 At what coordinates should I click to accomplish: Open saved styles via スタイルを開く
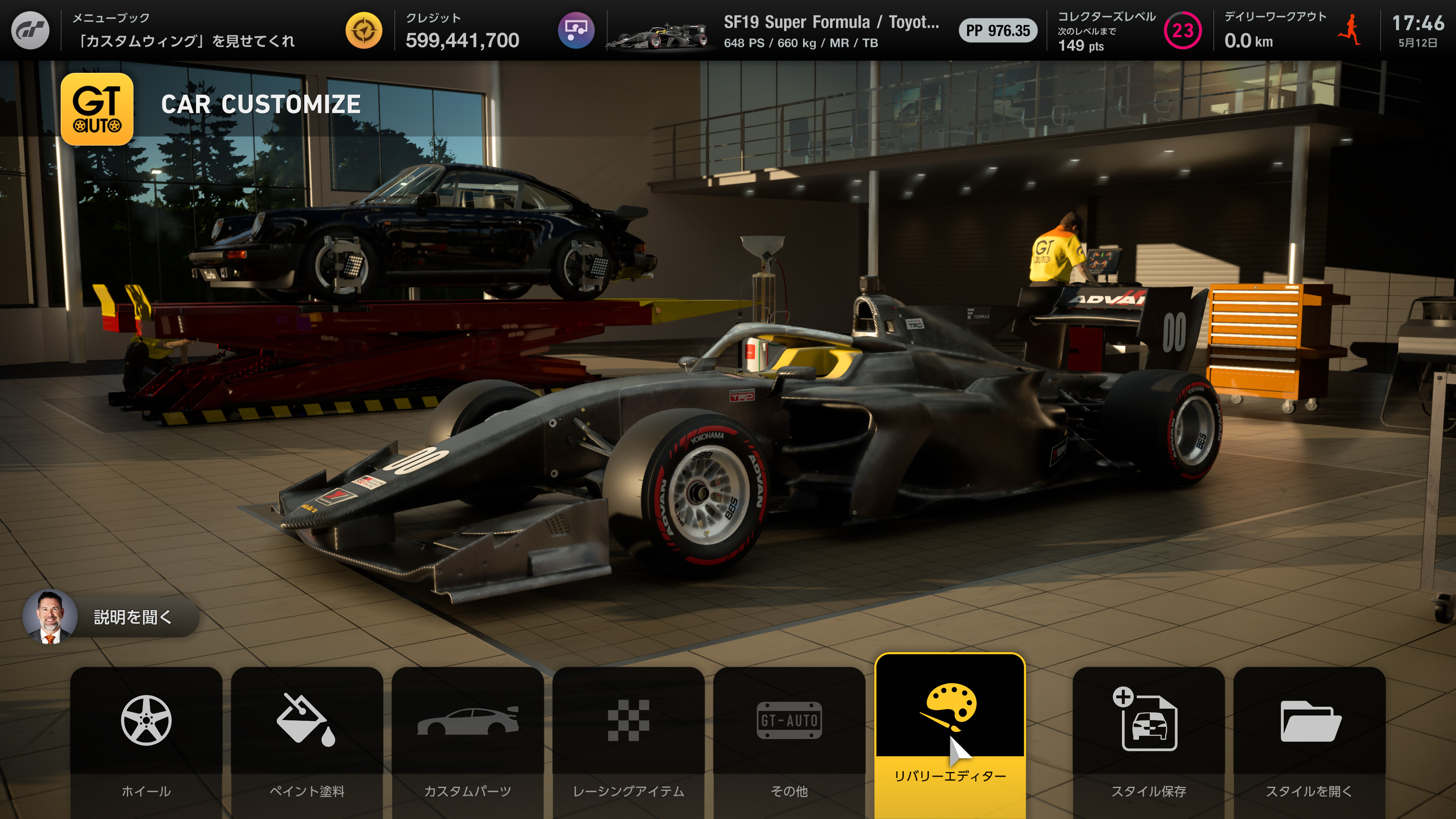click(x=1309, y=741)
